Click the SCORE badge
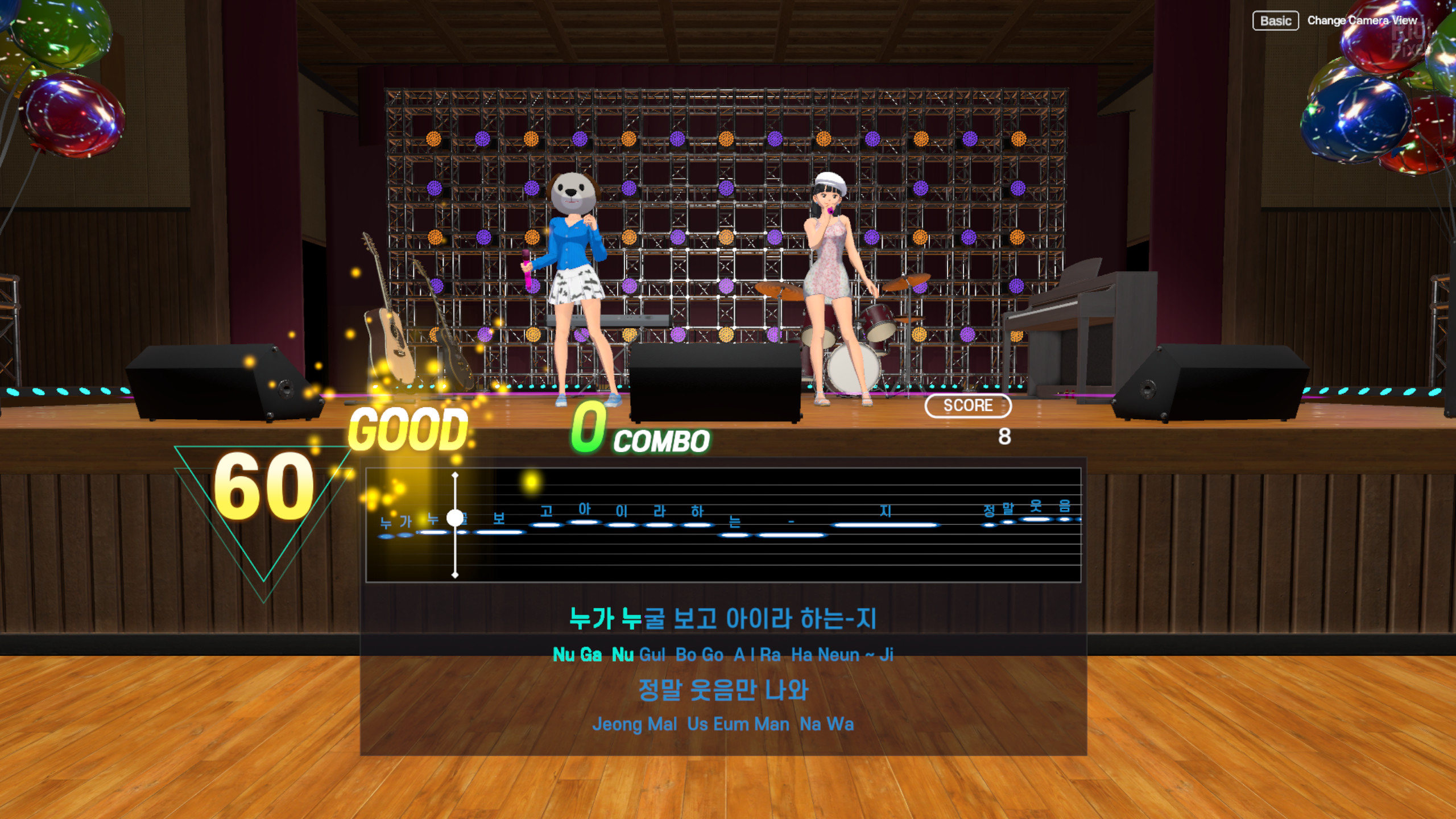The image size is (1456, 819). coord(969,406)
